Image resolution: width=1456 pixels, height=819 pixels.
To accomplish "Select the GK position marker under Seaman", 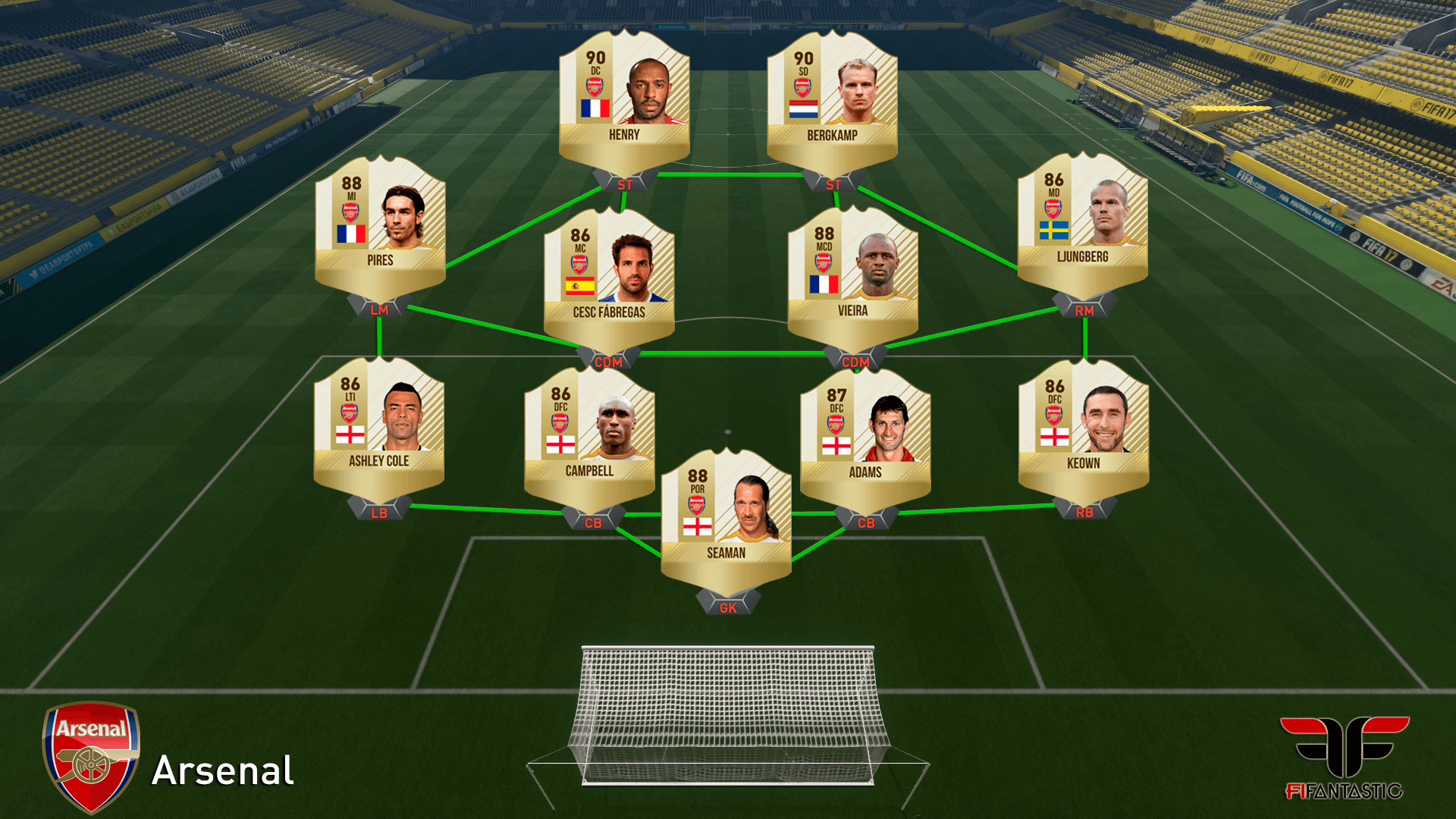I will tap(726, 607).
